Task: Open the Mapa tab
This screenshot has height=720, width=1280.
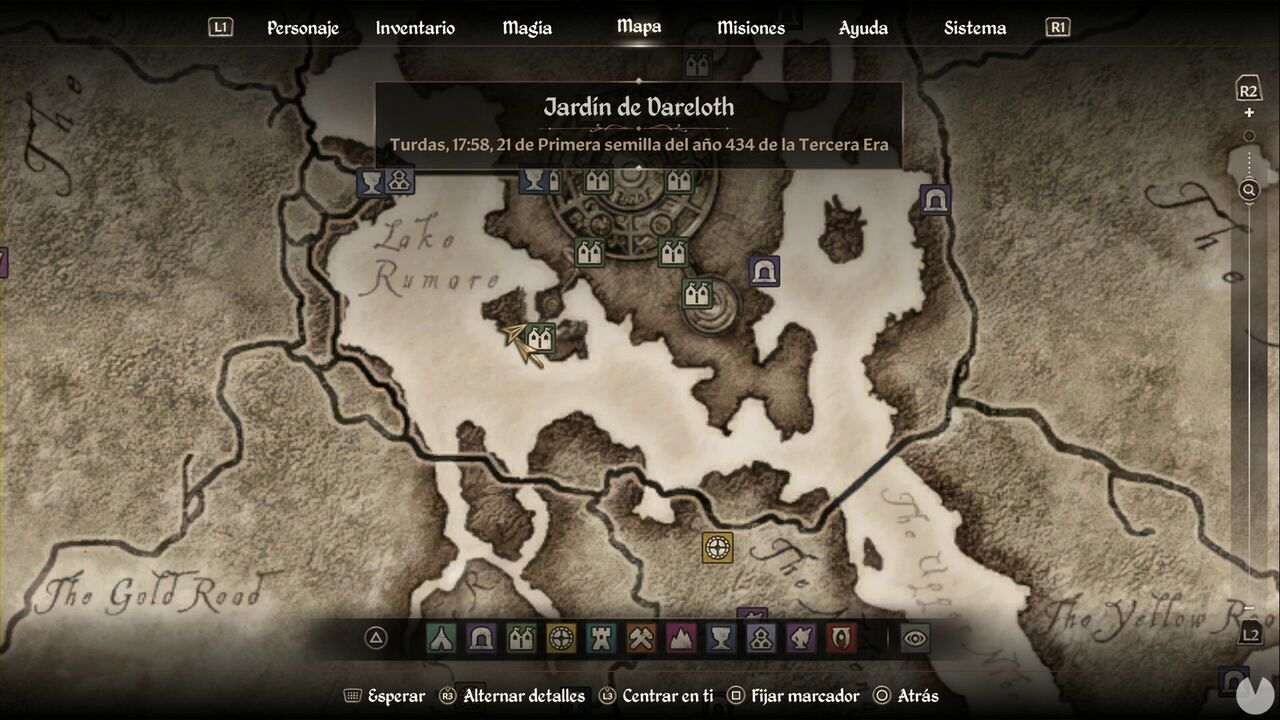Action: 638,27
